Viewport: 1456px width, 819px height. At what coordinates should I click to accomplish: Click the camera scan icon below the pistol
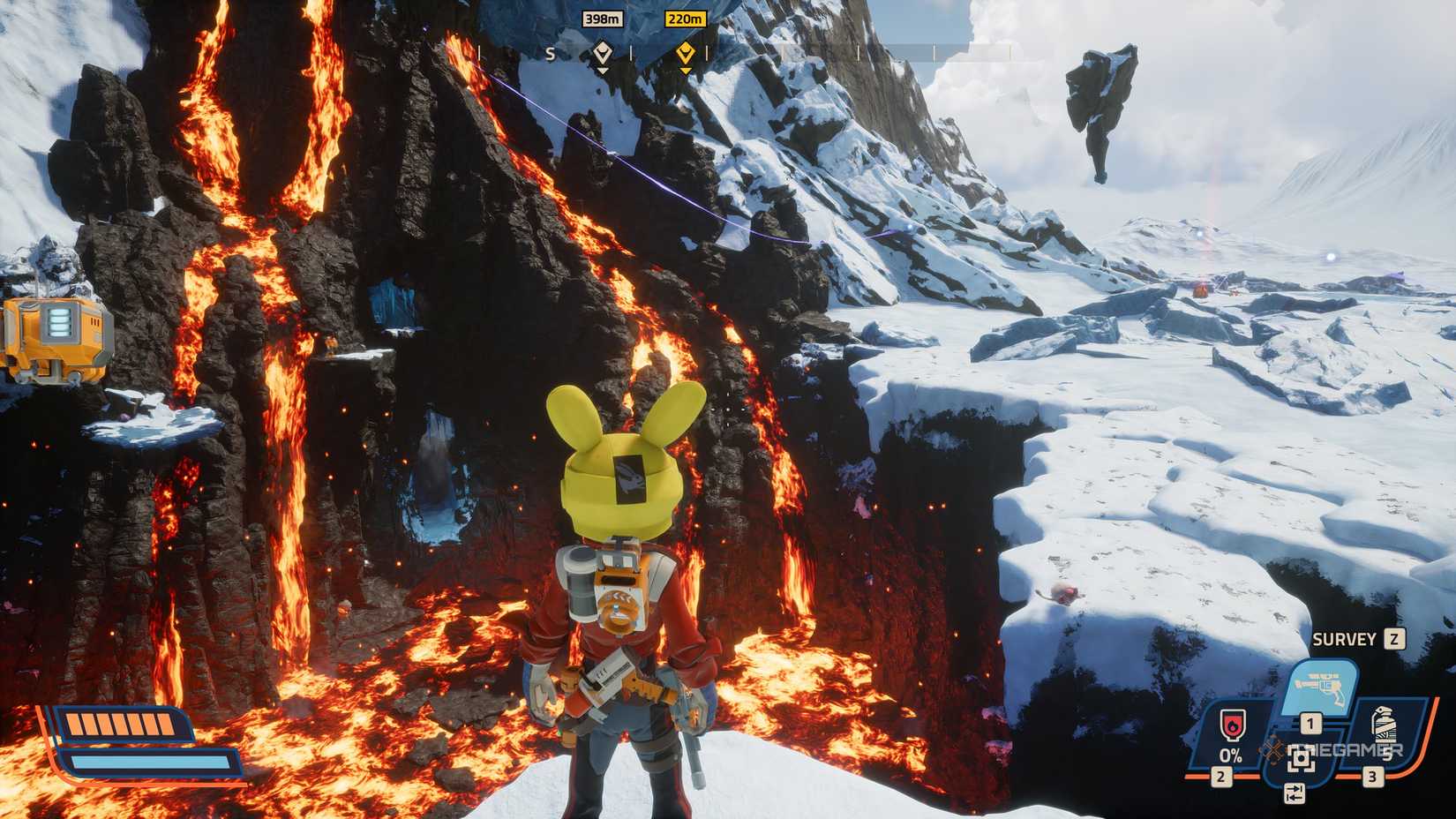[x=1302, y=759]
